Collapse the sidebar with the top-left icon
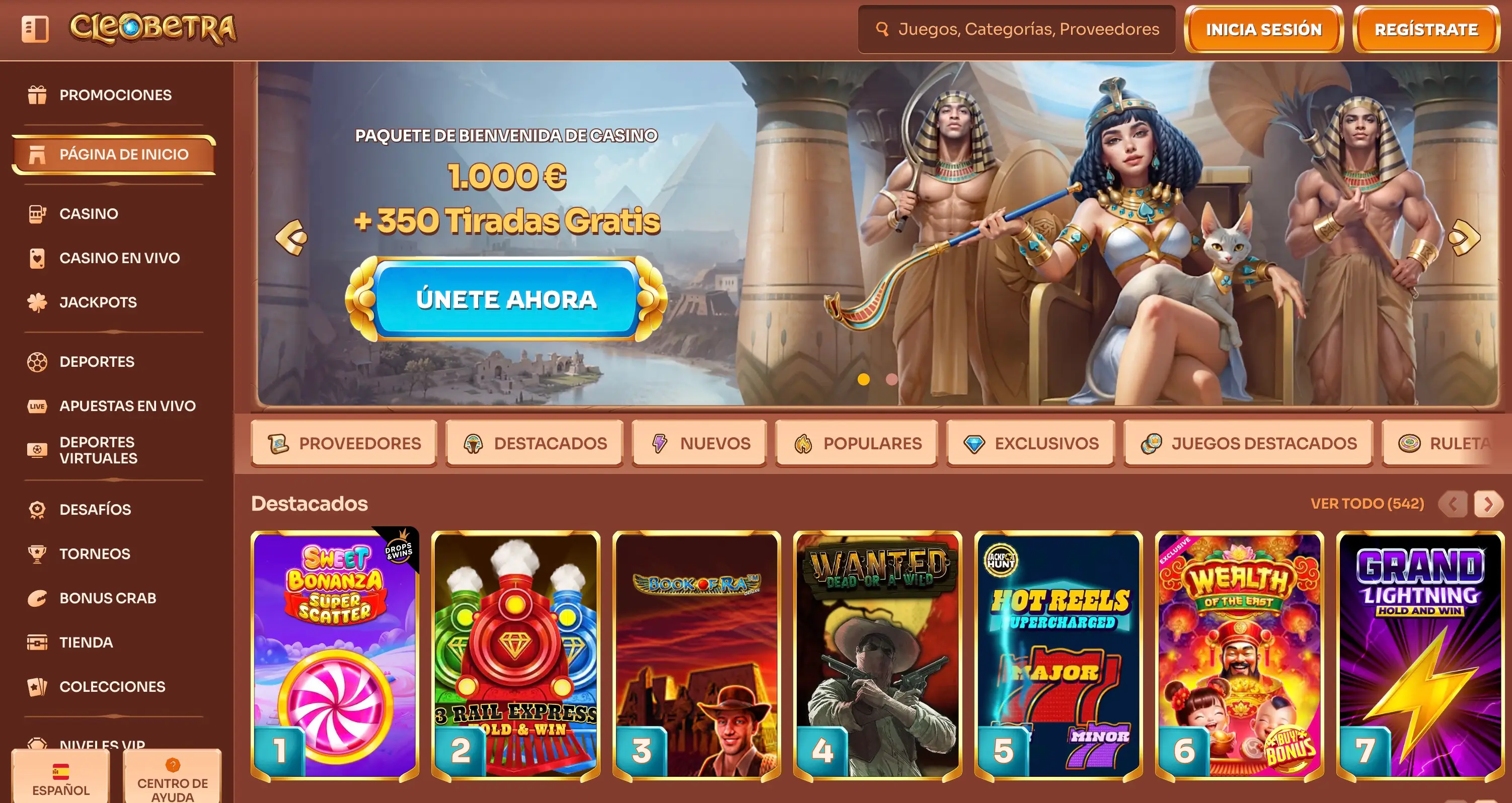1512x803 pixels. coord(35,29)
